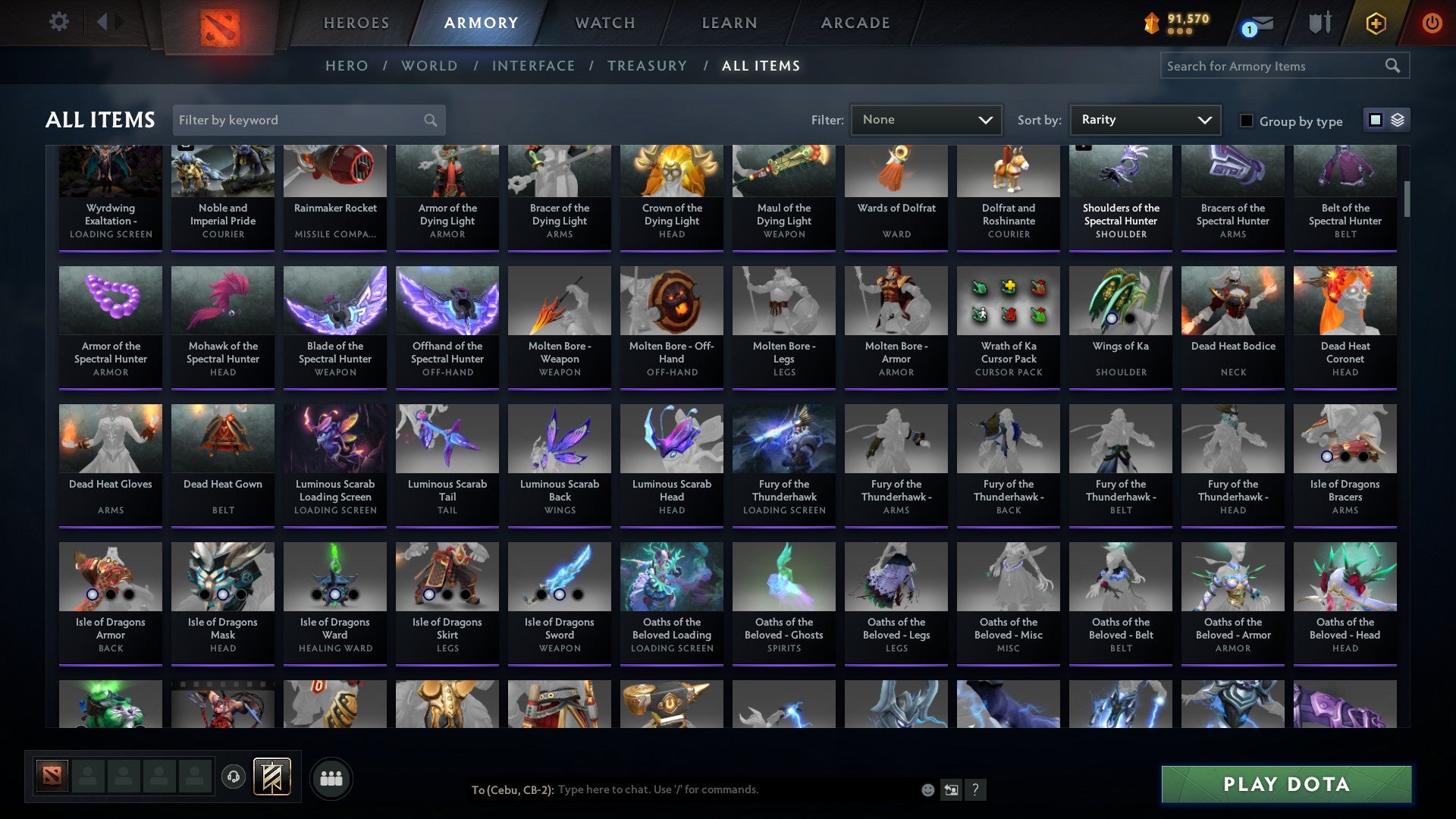Open the Filter dropdown set to None
This screenshot has width=1456, height=819.
pos(925,119)
